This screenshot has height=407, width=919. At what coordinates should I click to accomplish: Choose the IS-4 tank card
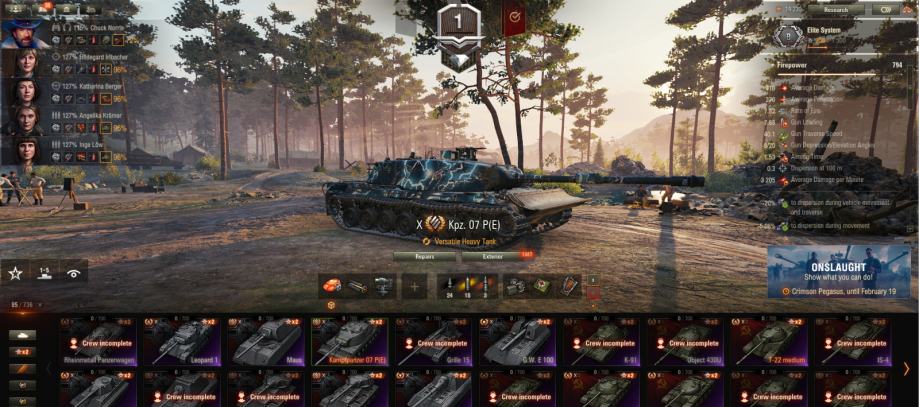point(855,341)
